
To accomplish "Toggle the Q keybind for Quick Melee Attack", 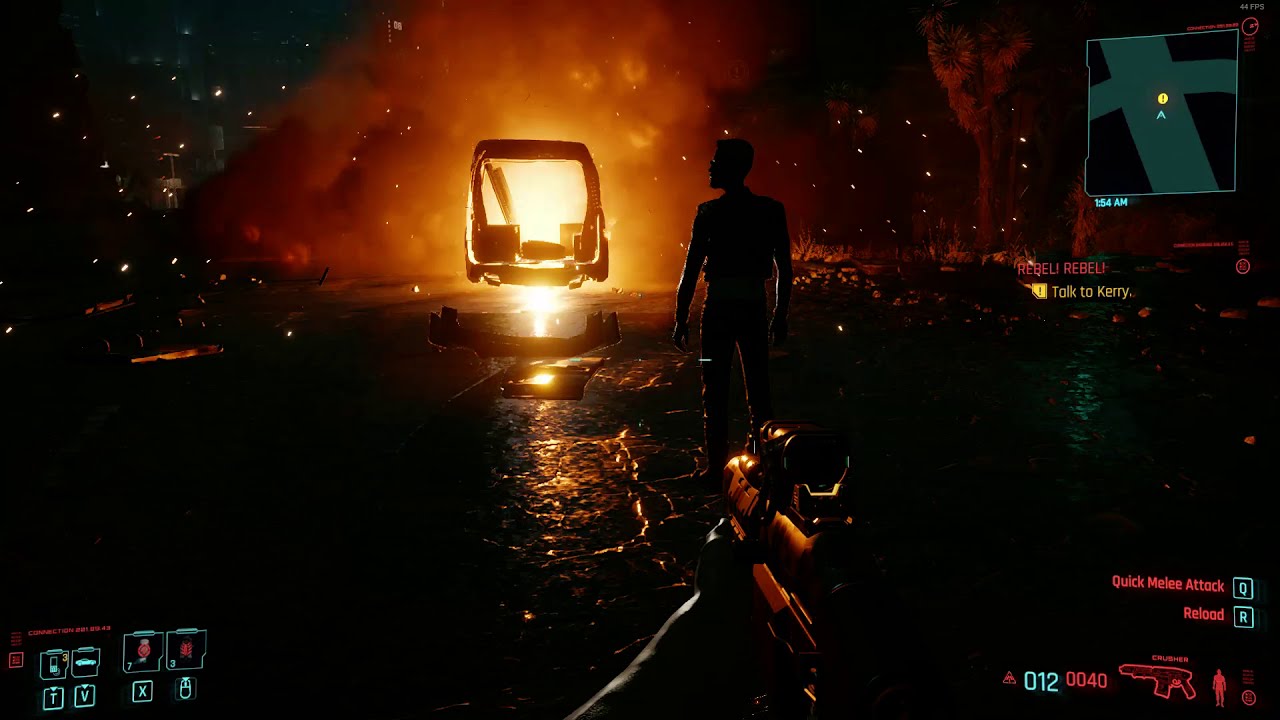I will click(x=1243, y=587).
